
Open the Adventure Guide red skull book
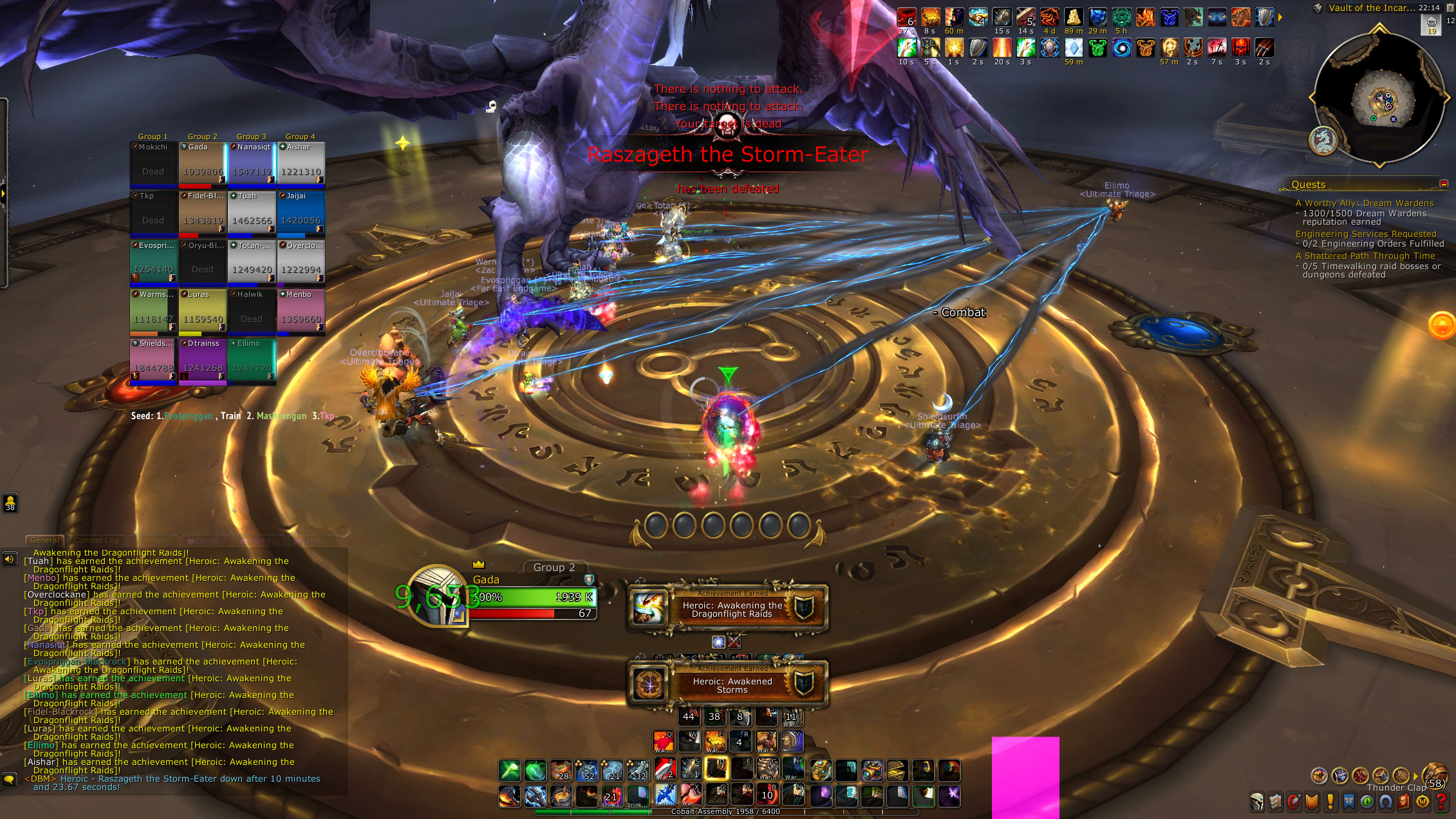pyautogui.click(x=1404, y=802)
